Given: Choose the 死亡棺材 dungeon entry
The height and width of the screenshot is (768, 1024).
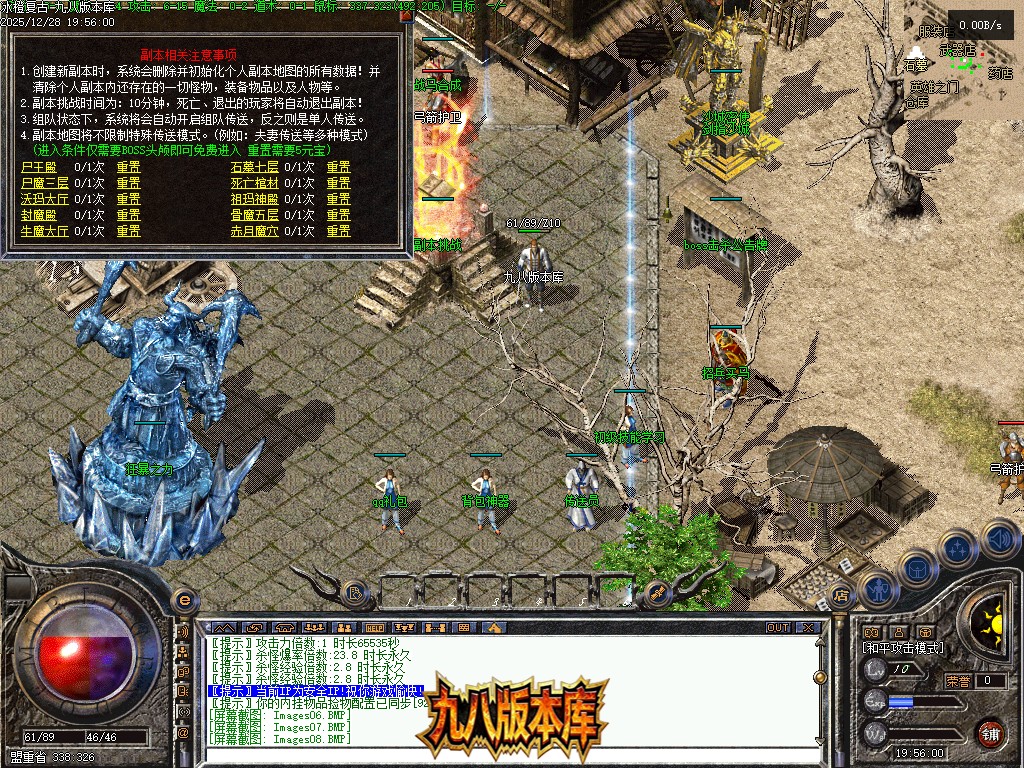Looking at the screenshot, I should coord(255,183).
